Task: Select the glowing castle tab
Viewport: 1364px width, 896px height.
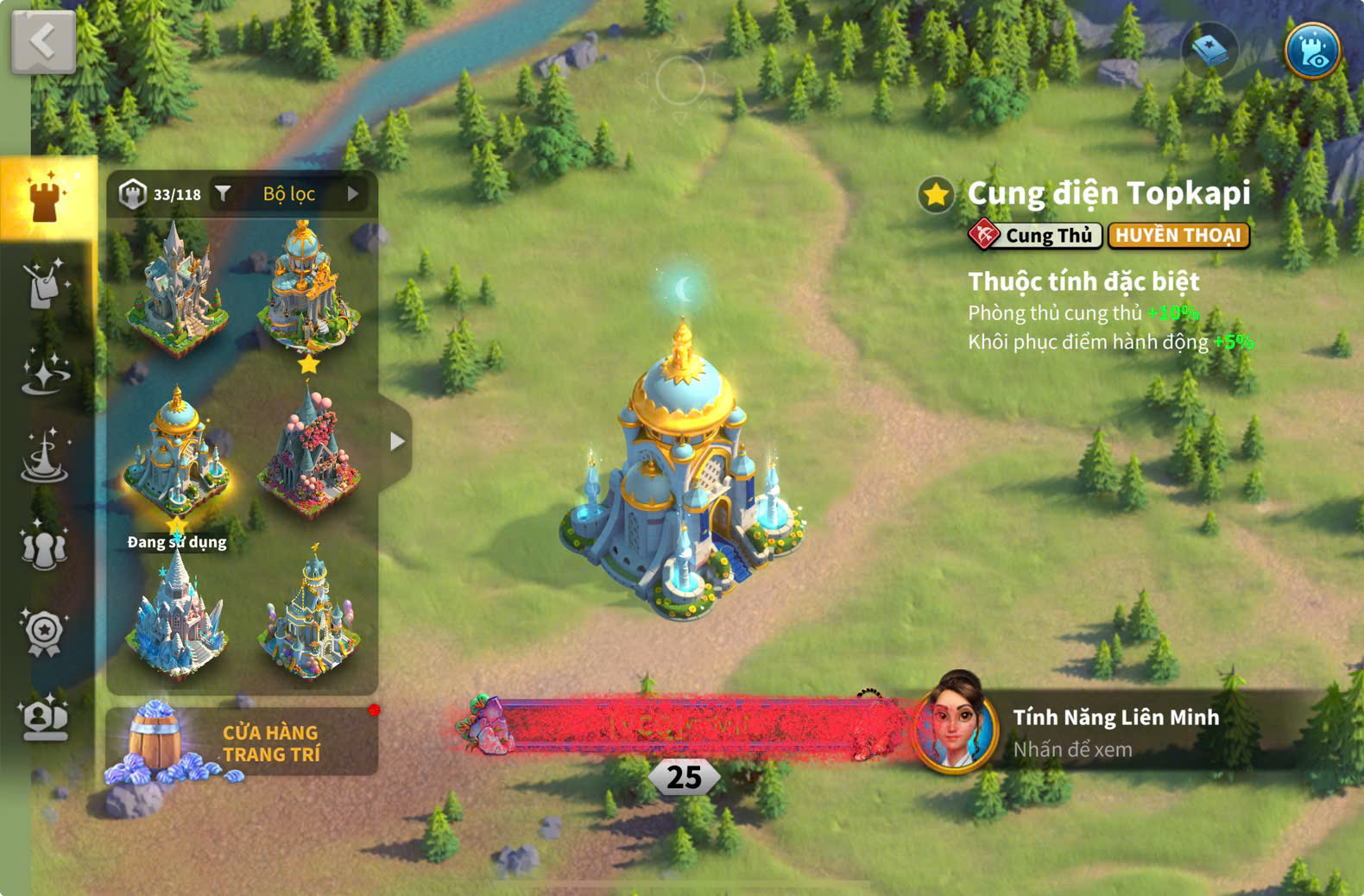Action: click(x=47, y=198)
